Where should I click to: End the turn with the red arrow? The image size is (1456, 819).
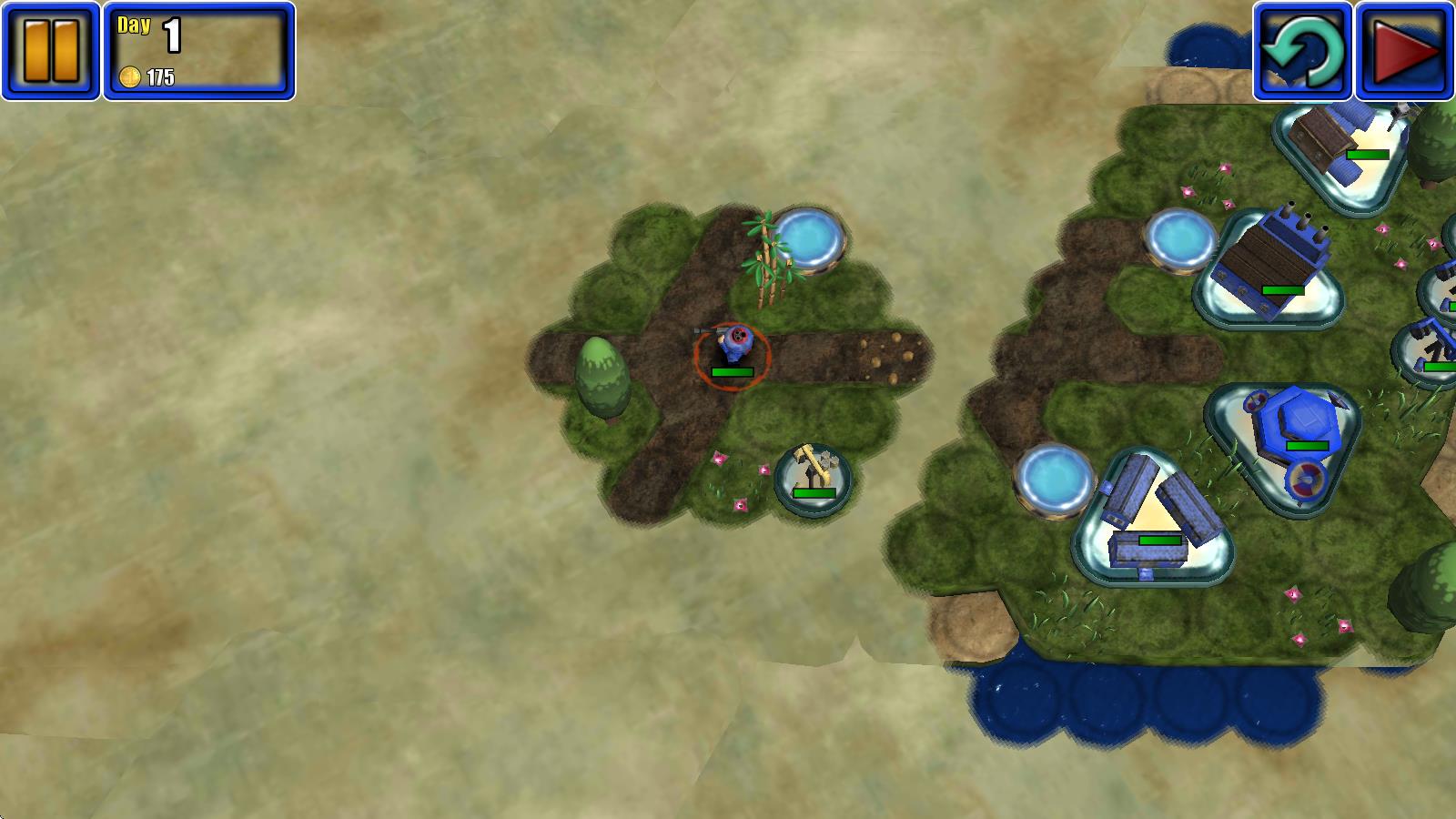pyautogui.click(x=1404, y=51)
